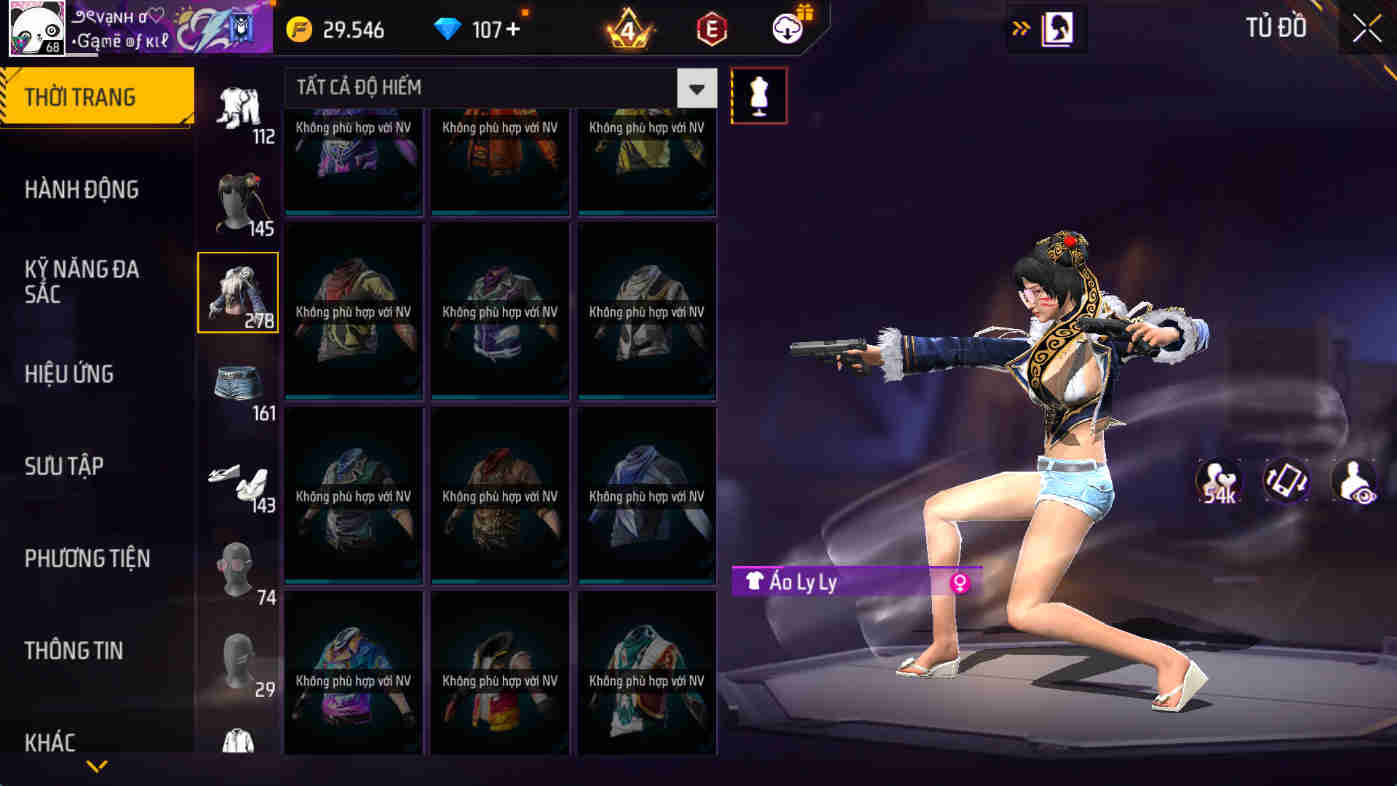Click the mannequin outfit preview icon
Viewport: 1397px width, 786px height.
point(758,94)
